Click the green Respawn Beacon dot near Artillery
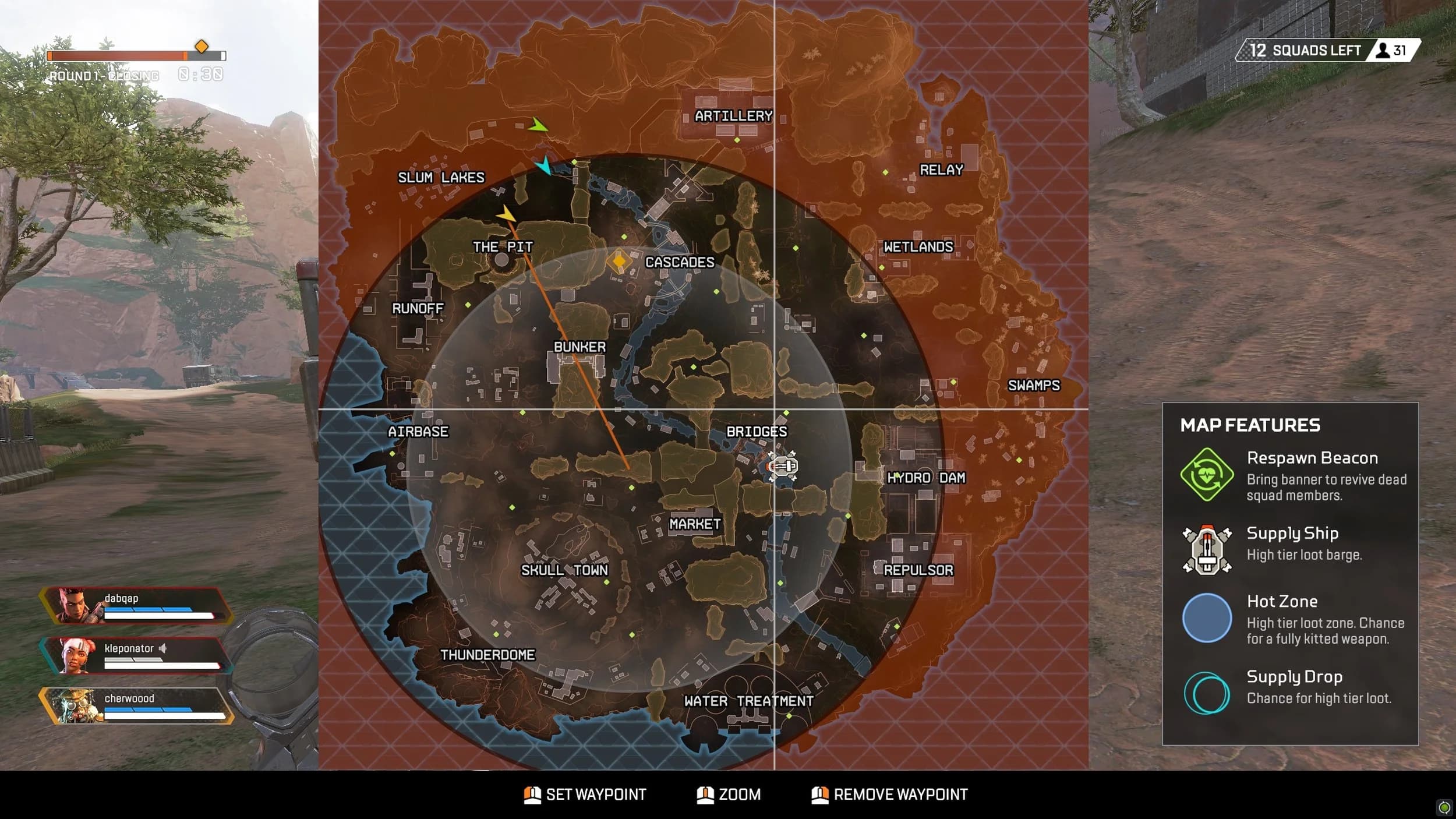The height and width of the screenshot is (819, 1456). tap(736, 140)
